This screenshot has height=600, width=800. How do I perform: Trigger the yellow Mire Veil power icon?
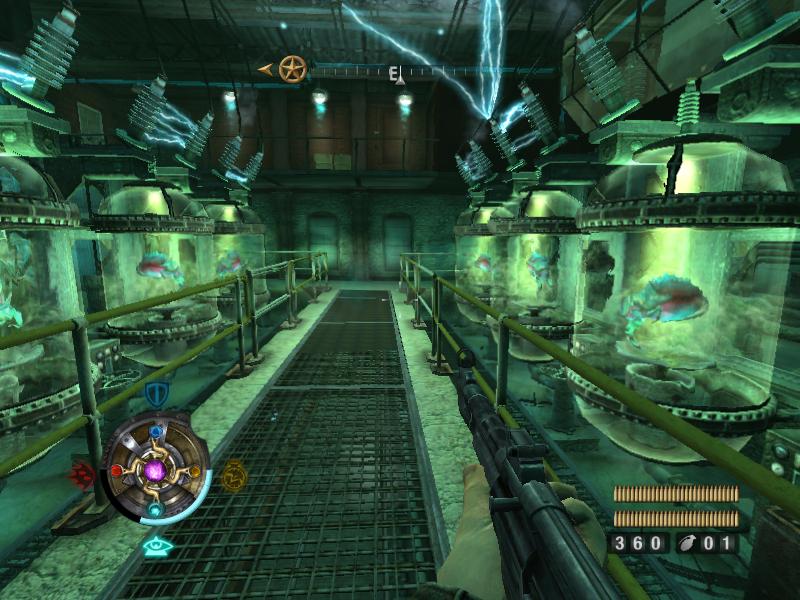tap(233, 472)
